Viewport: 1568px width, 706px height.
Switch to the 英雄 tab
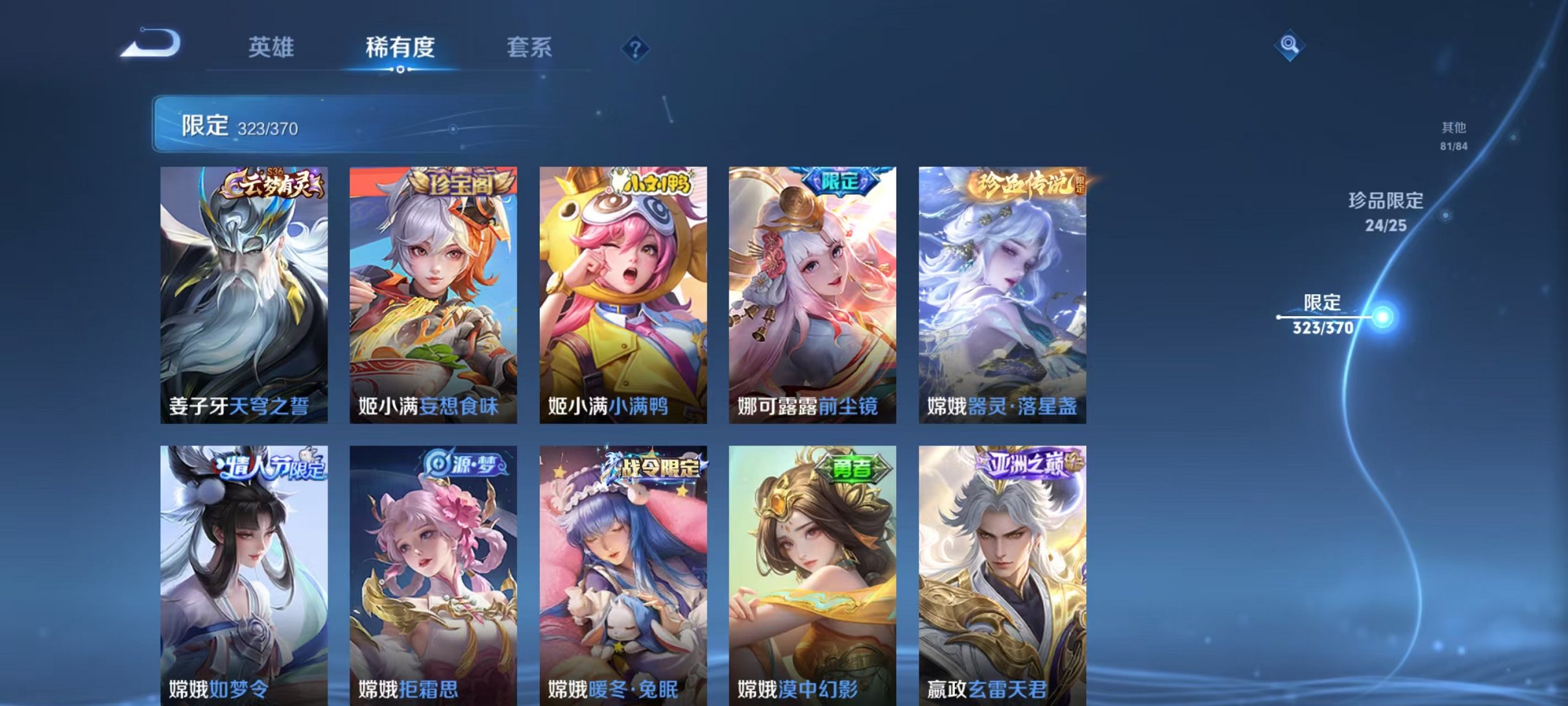(272, 47)
